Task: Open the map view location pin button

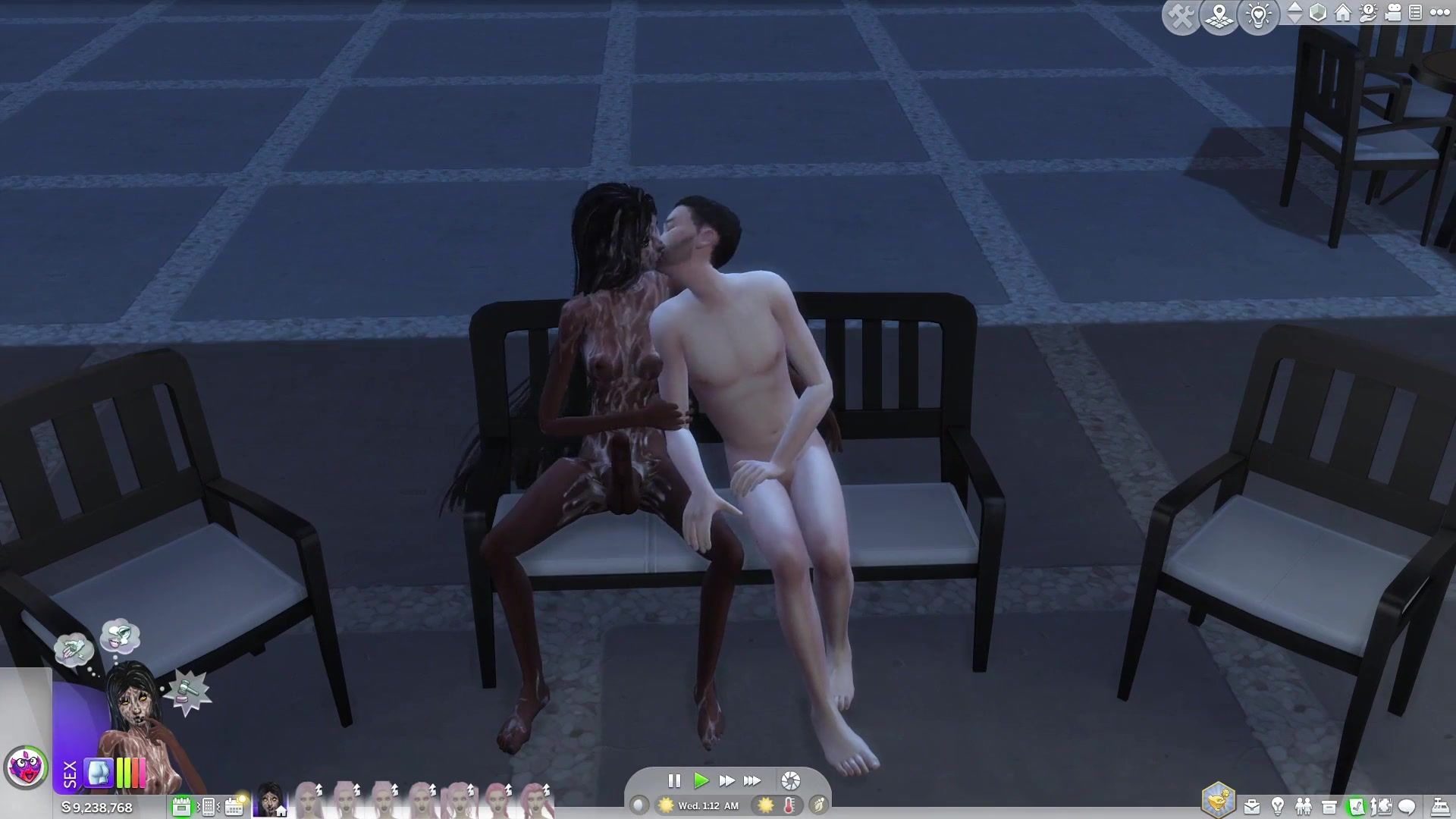Action: [1219, 16]
